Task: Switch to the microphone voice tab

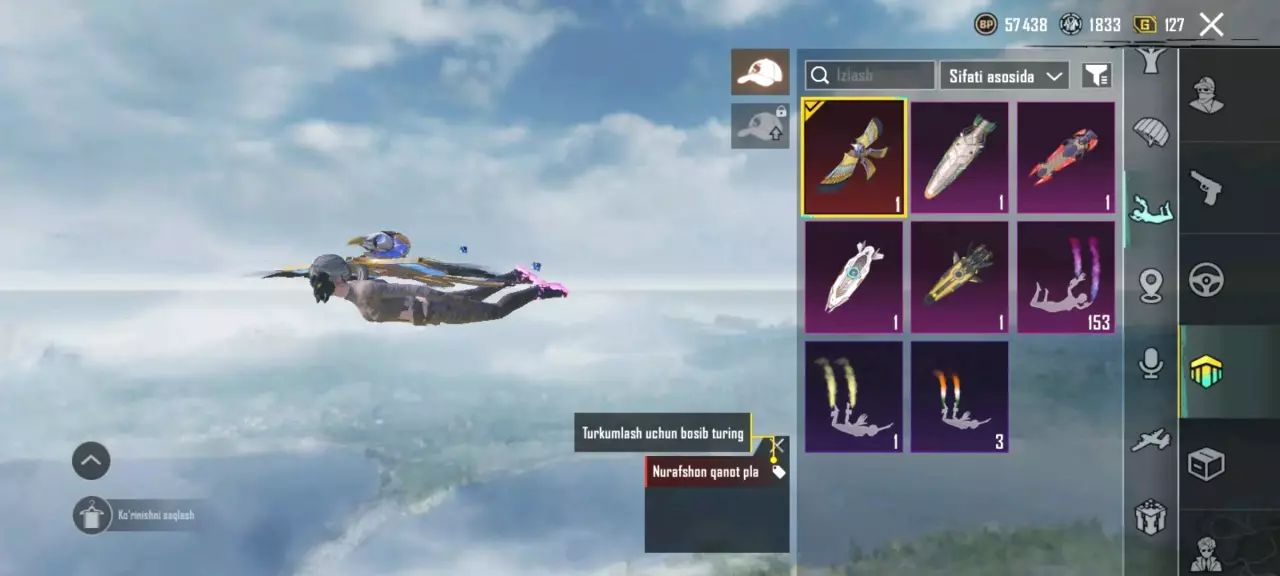Action: (x=1151, y=363)
